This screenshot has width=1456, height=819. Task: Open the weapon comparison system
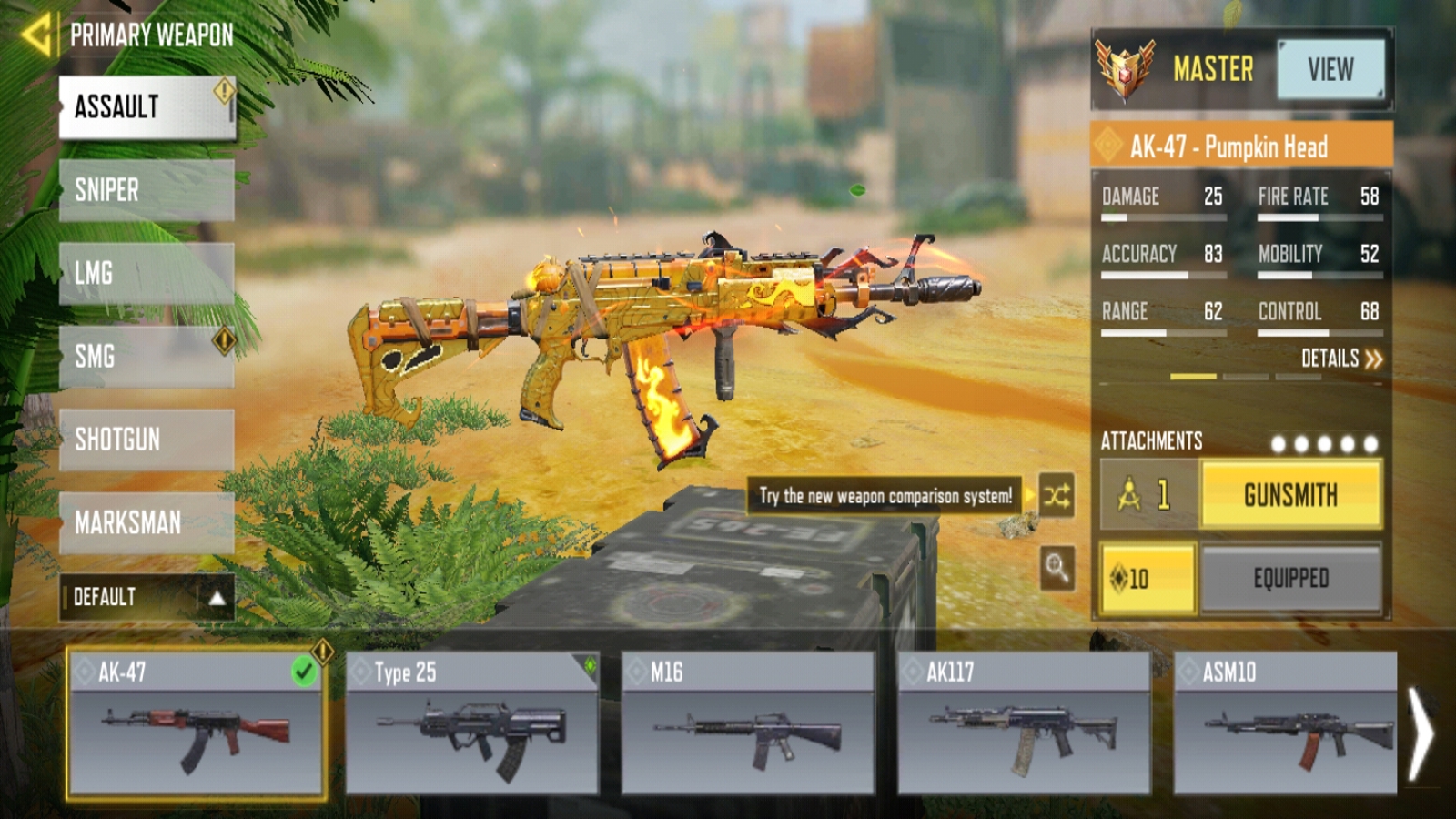point(1057,496)
